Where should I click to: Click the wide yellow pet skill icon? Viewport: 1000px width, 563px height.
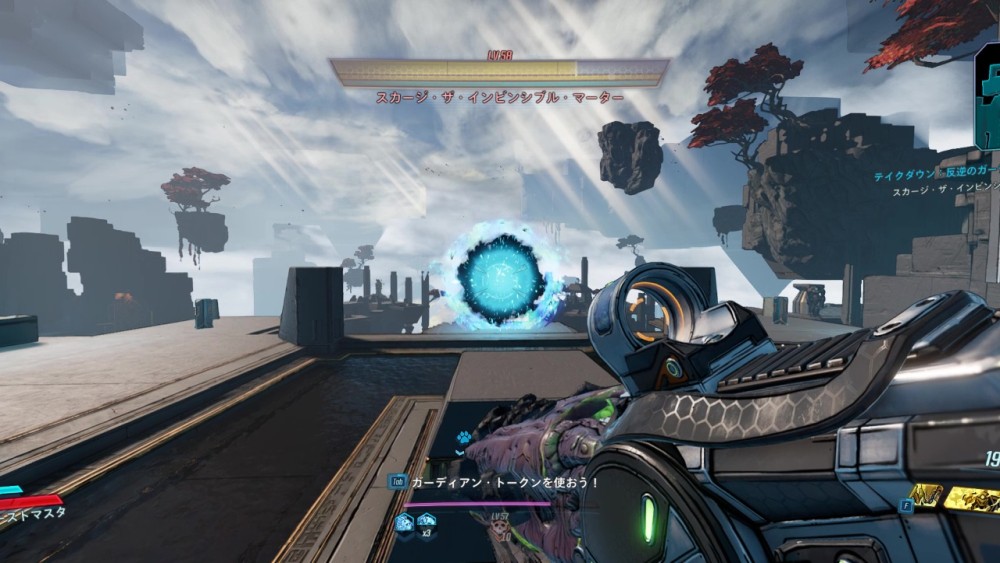pyautogui.click(x=974, y=500)
